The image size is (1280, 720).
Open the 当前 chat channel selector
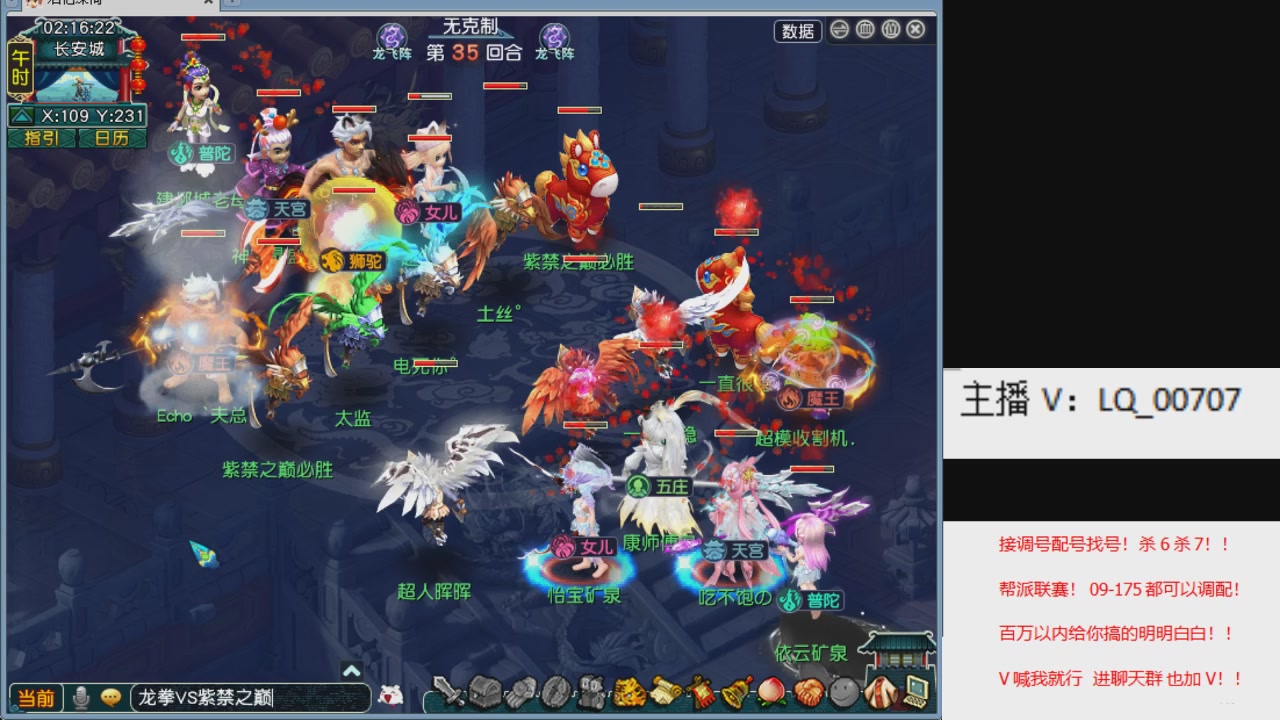pyautogui.click(x=35, y=696)
